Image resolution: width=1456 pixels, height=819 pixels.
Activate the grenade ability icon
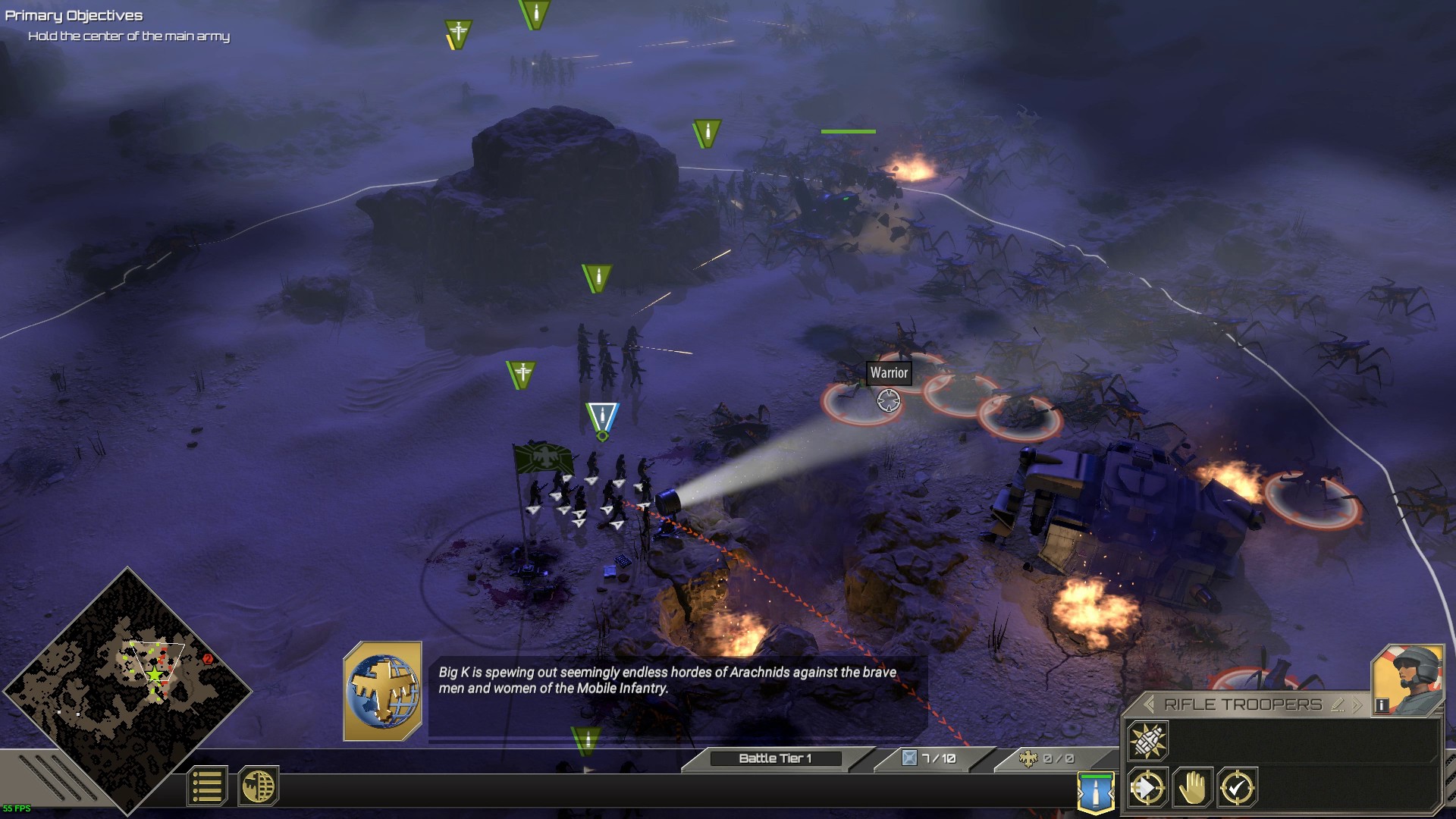1147,740
